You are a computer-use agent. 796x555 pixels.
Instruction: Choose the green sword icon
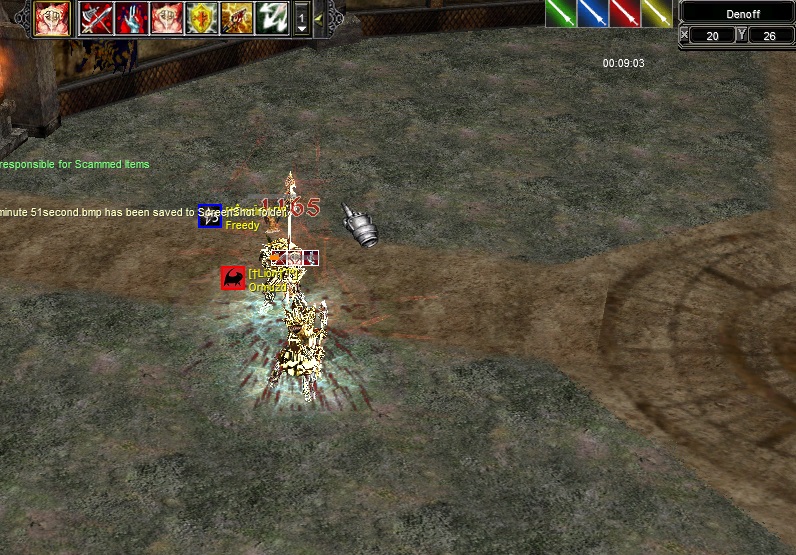[x=560, y=13]
